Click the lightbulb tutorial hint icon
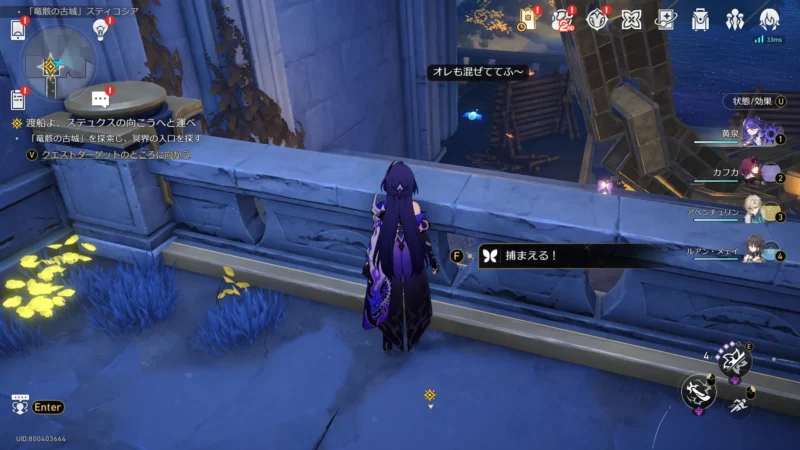Screen dimensions: 800x450 click(100, 29)
